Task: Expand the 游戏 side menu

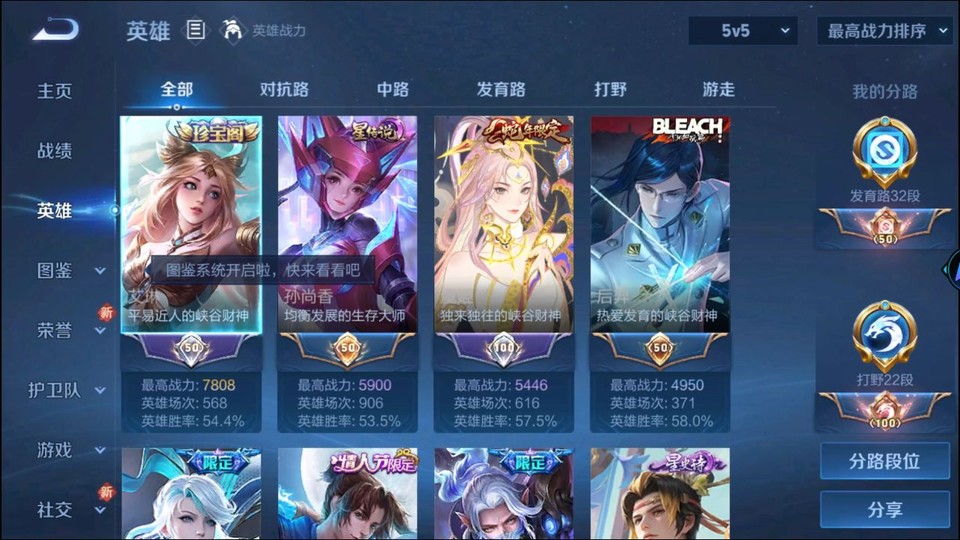Action: click(x=70, y=450)
